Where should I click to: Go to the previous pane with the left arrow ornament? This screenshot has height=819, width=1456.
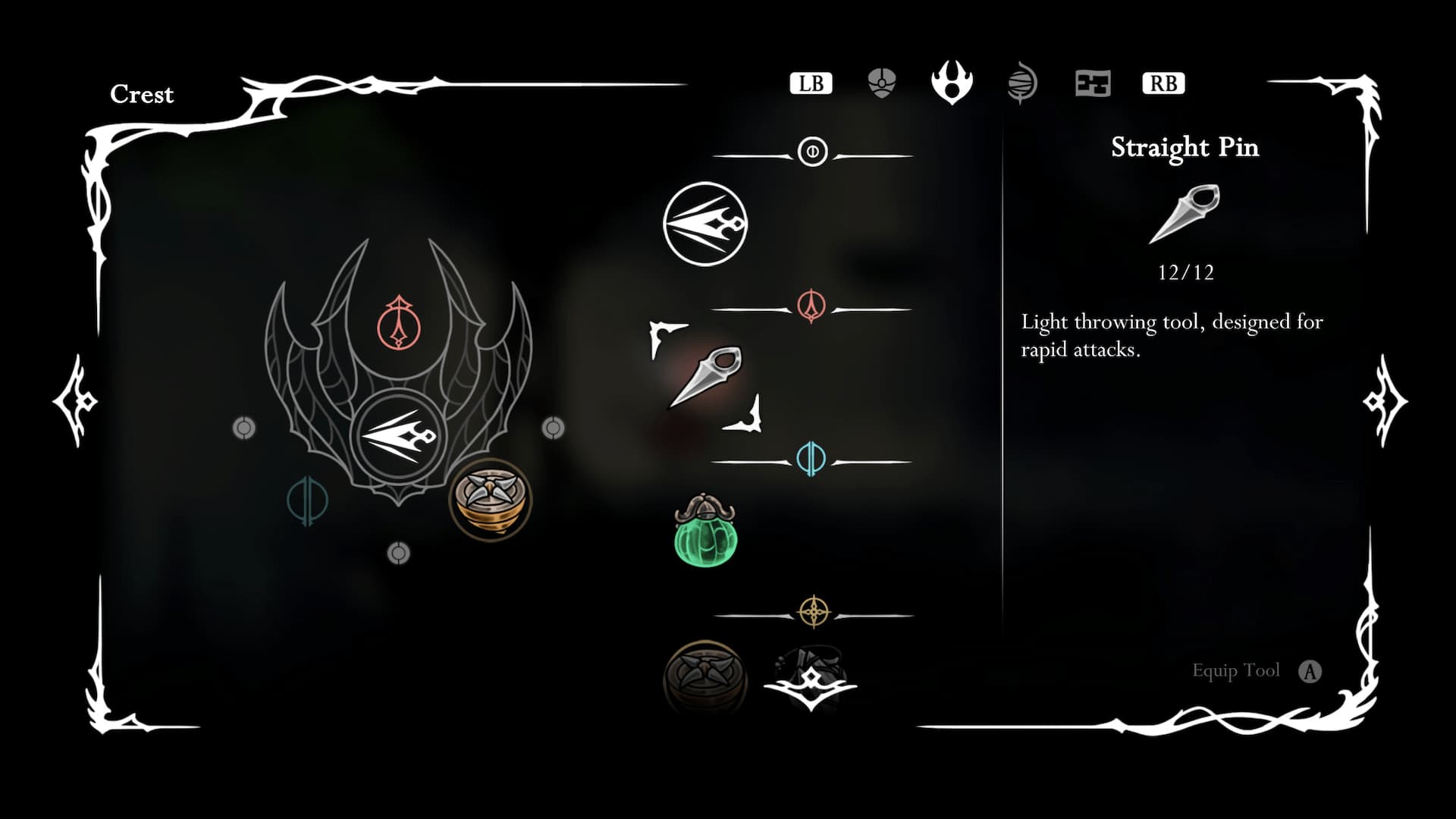coord(76,400)
